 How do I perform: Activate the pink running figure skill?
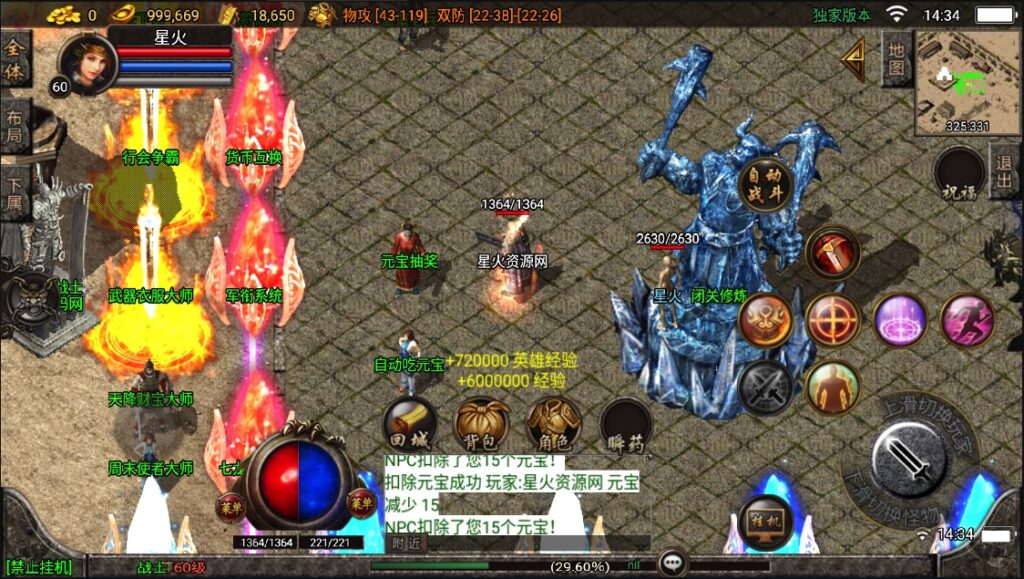coord(967,320)
